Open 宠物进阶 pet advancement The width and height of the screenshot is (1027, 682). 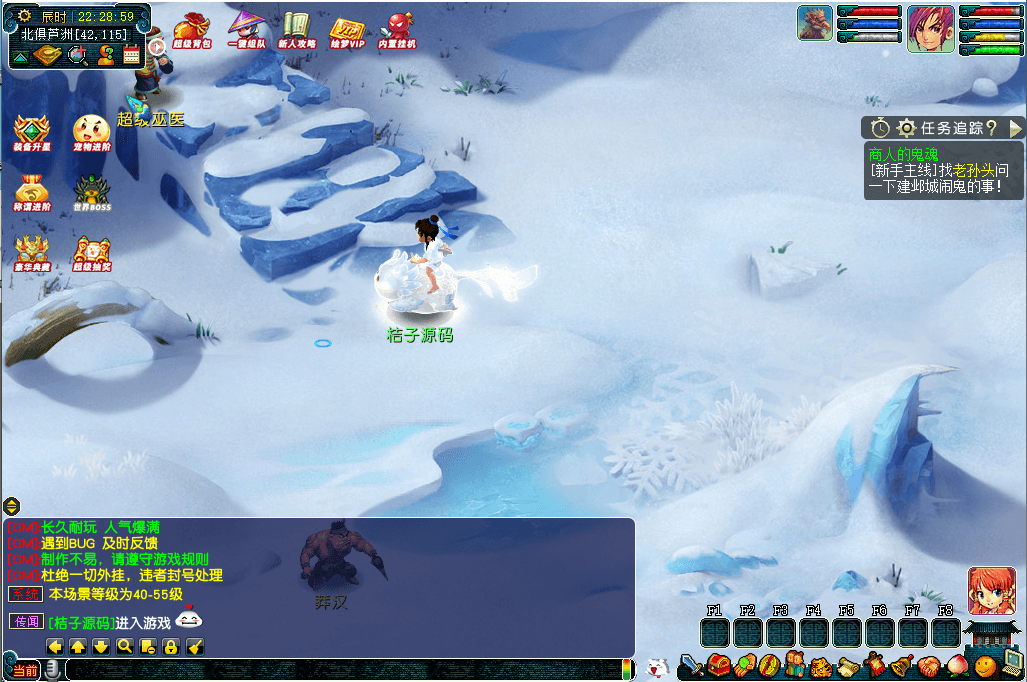[91, 134]
